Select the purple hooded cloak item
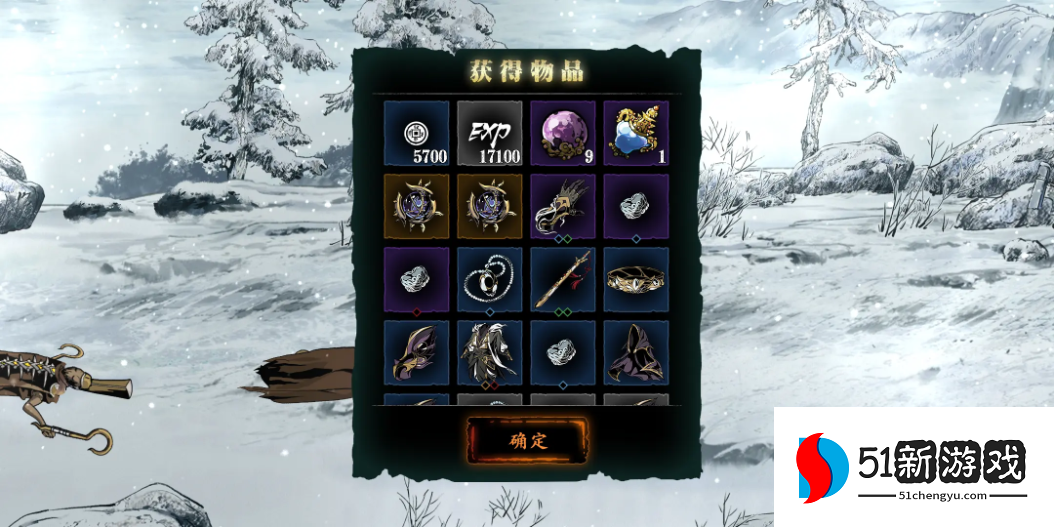 pyautogui.click(x=636, y=353)
